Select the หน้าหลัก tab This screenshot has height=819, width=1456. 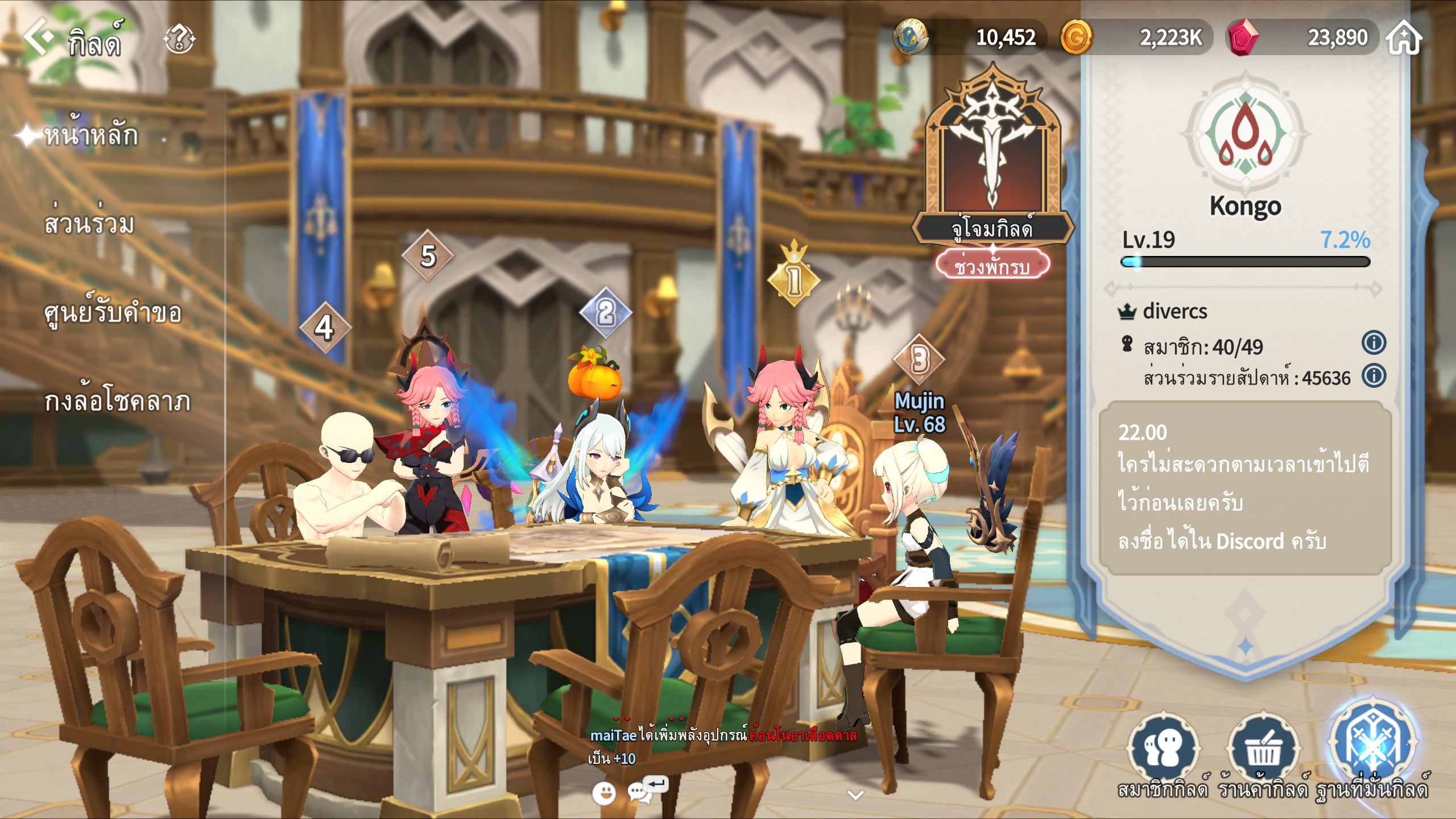coord(91,135)
